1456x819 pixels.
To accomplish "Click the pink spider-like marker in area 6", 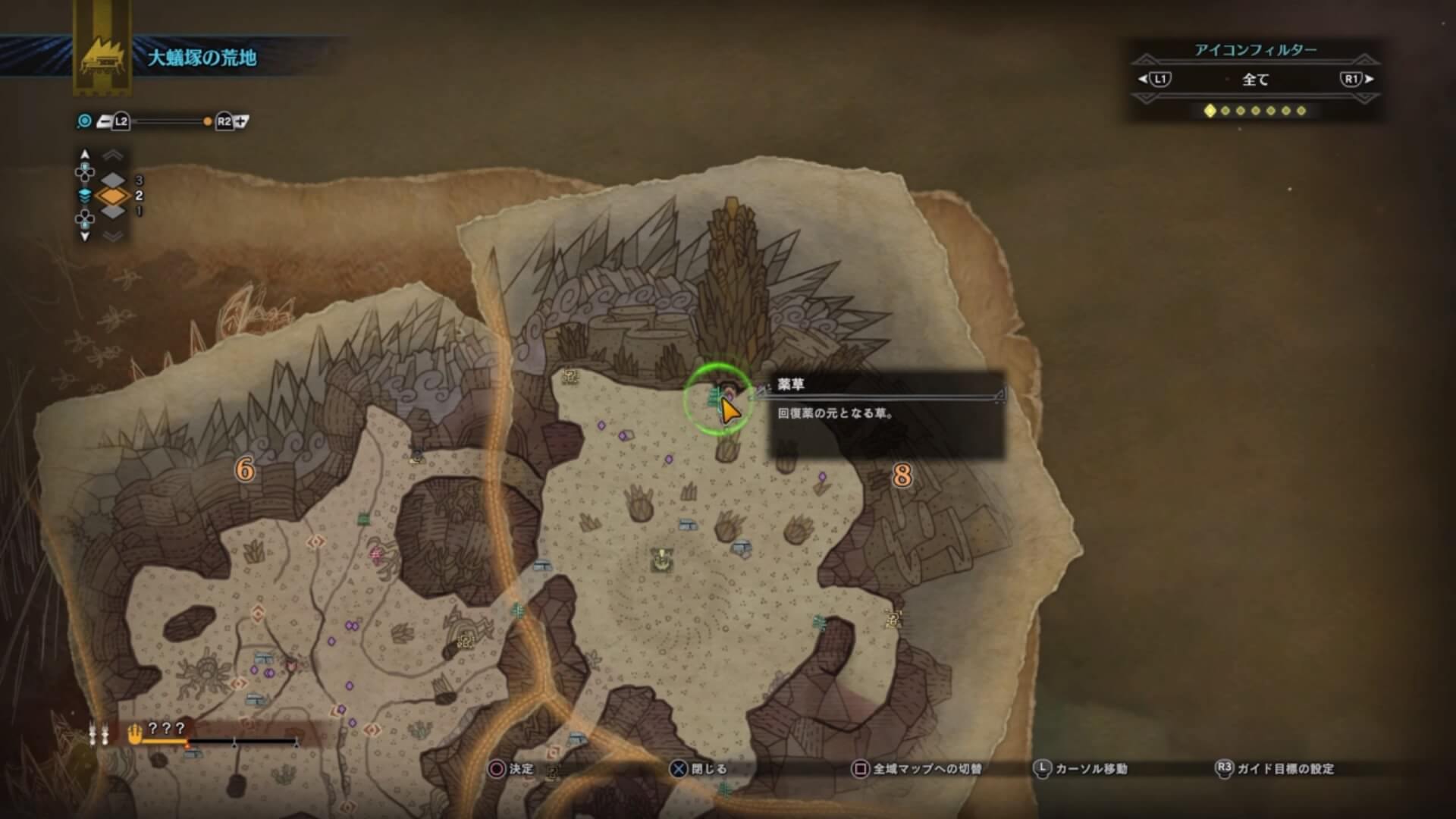I will [376, 554].
